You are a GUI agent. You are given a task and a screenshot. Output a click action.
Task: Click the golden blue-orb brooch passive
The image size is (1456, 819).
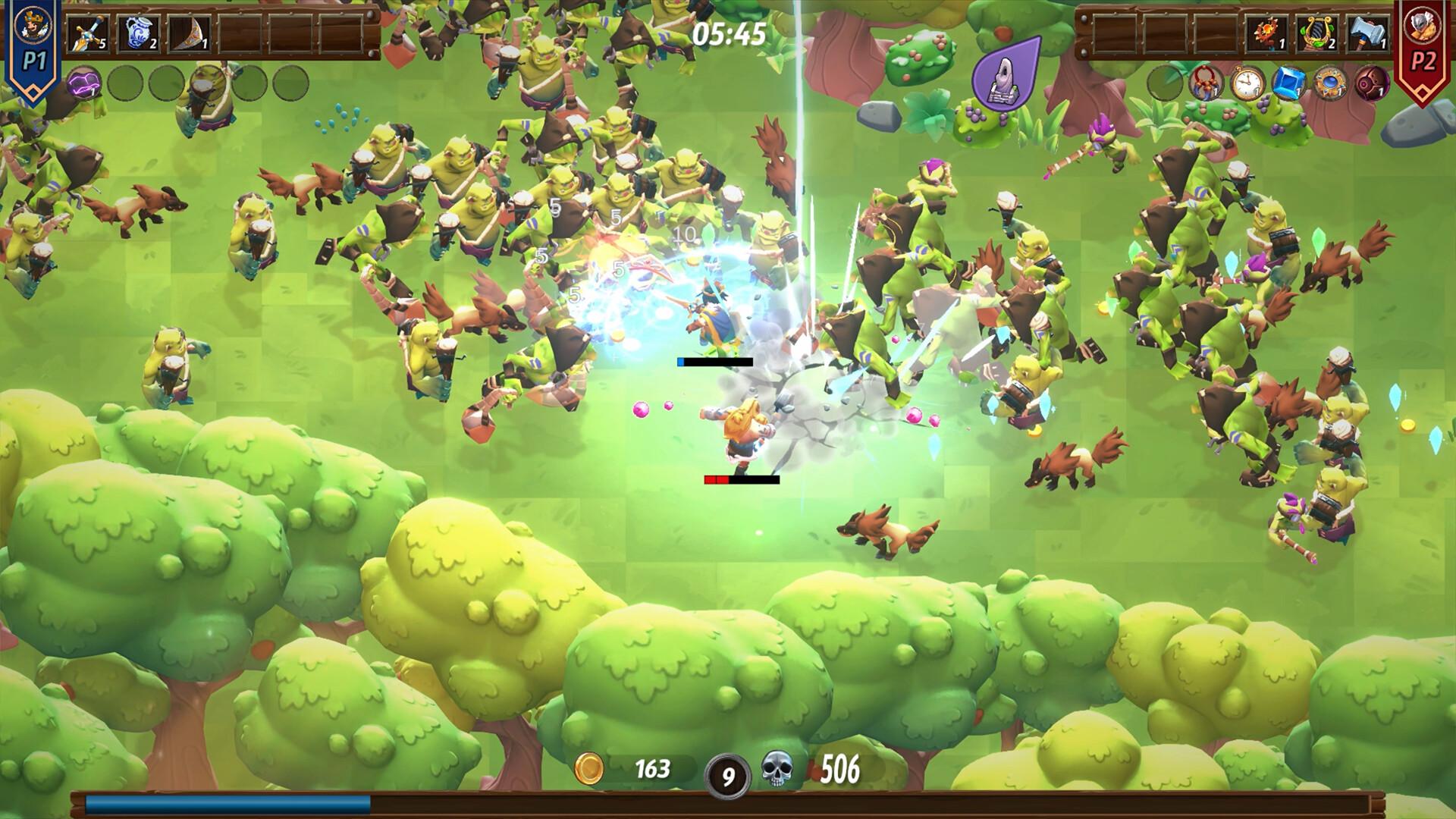(x=1330, y=83)
